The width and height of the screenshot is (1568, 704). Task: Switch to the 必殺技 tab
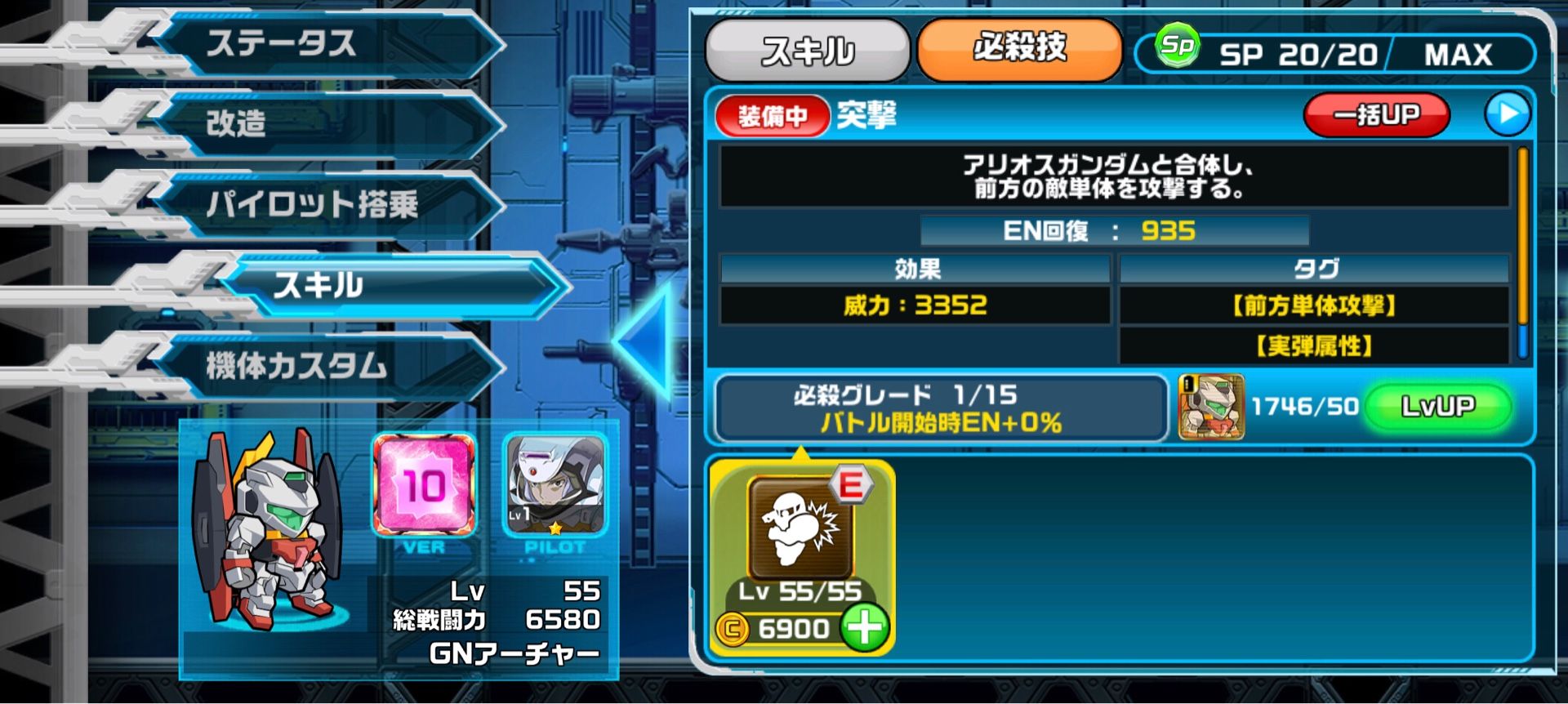(1021, 51)
